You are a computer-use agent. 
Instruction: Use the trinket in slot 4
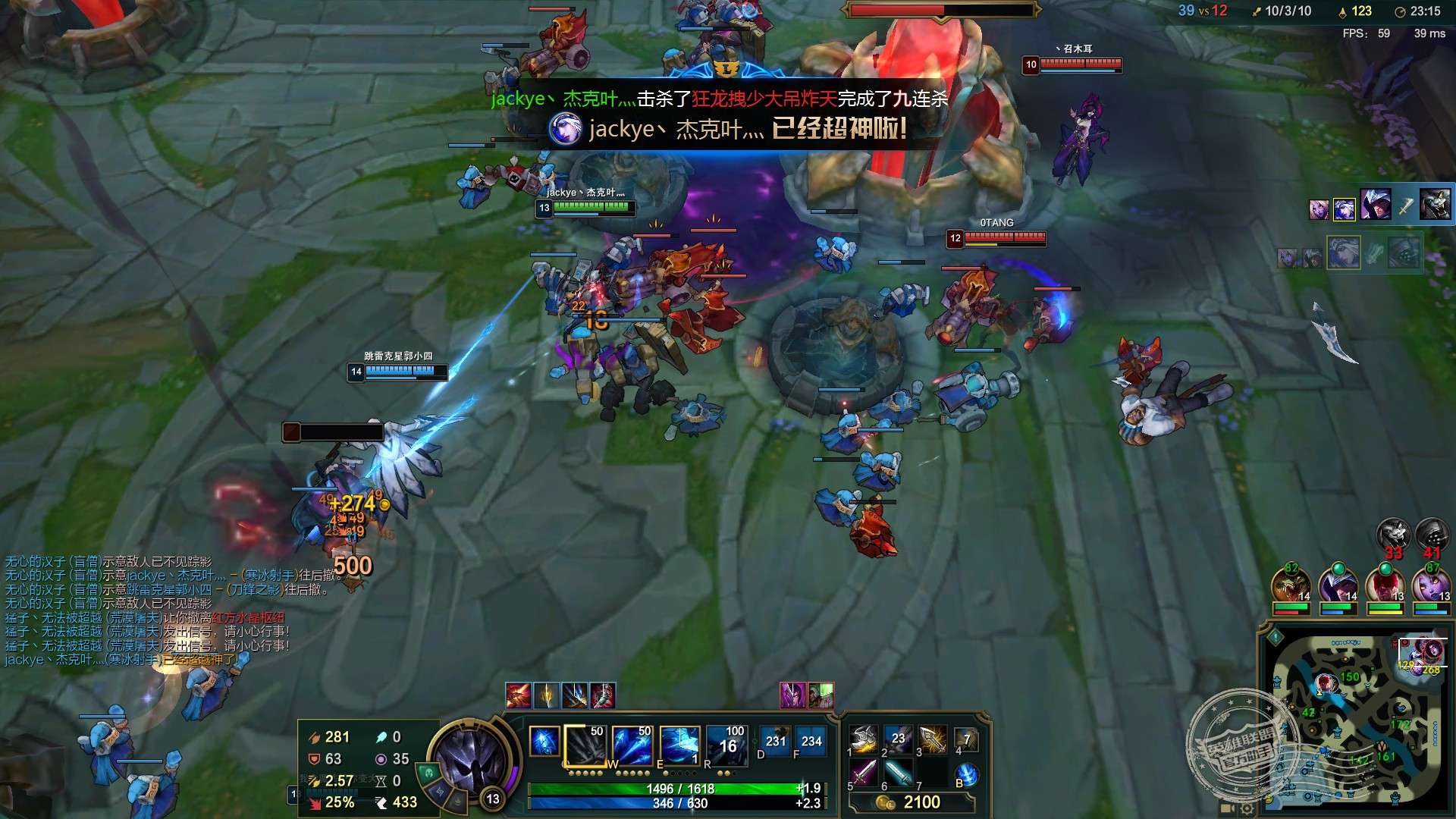click(x=966, y=739)
